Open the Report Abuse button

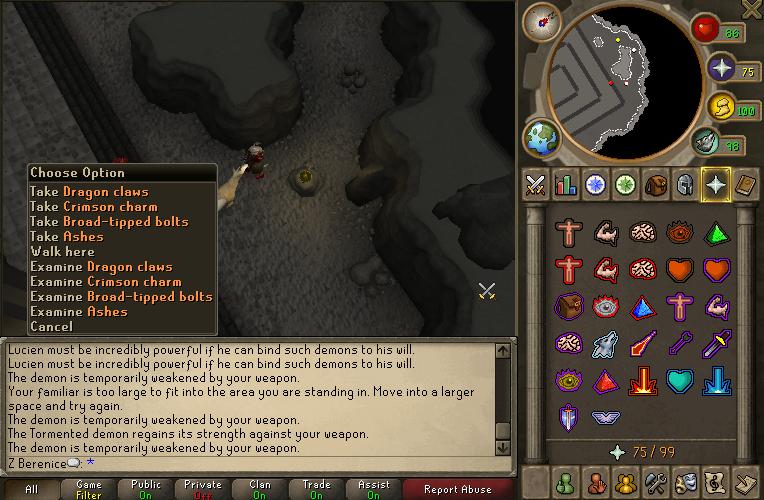click(457, 489)
